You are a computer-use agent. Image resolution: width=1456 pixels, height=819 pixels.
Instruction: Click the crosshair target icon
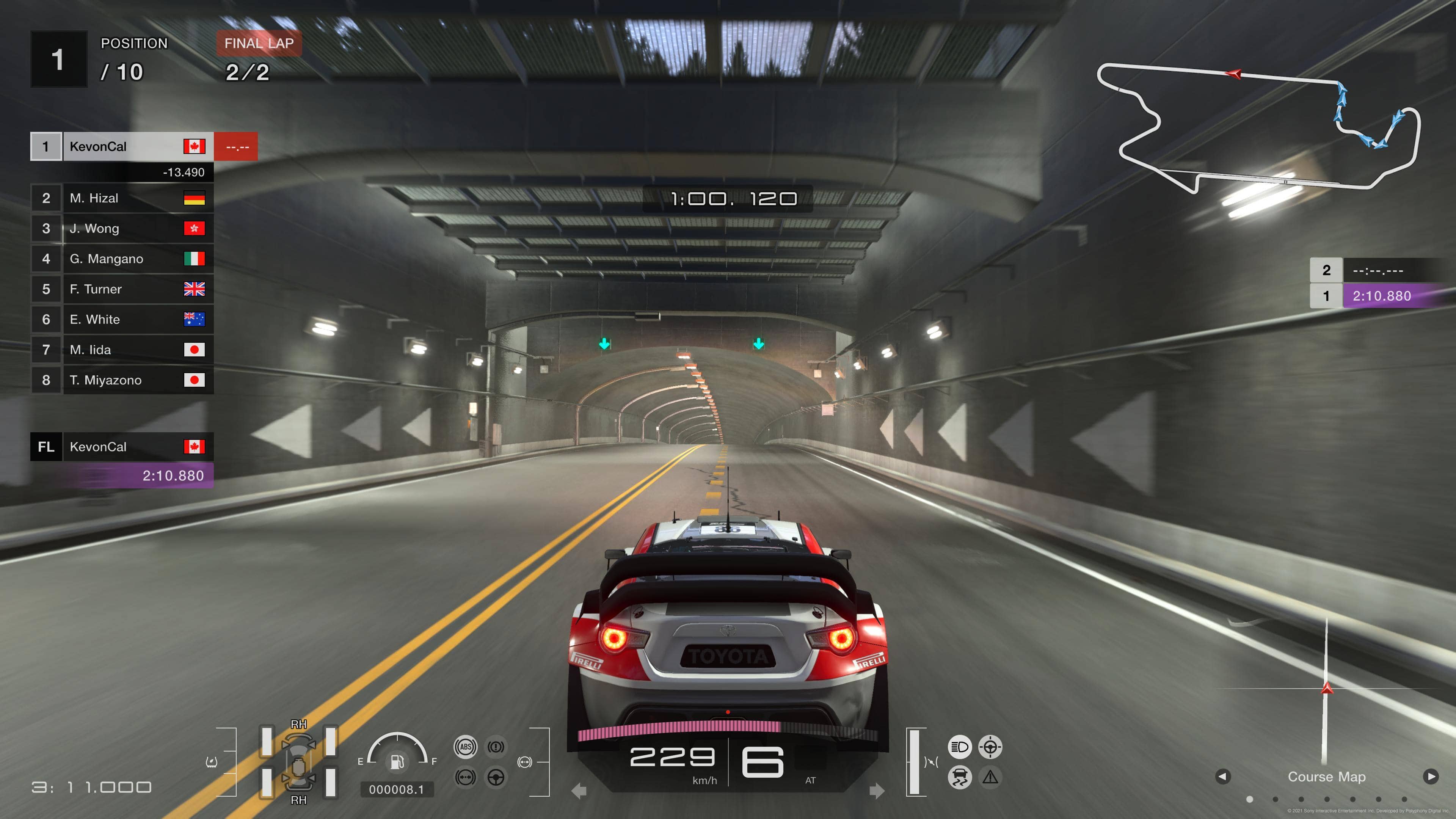[990, 747]
